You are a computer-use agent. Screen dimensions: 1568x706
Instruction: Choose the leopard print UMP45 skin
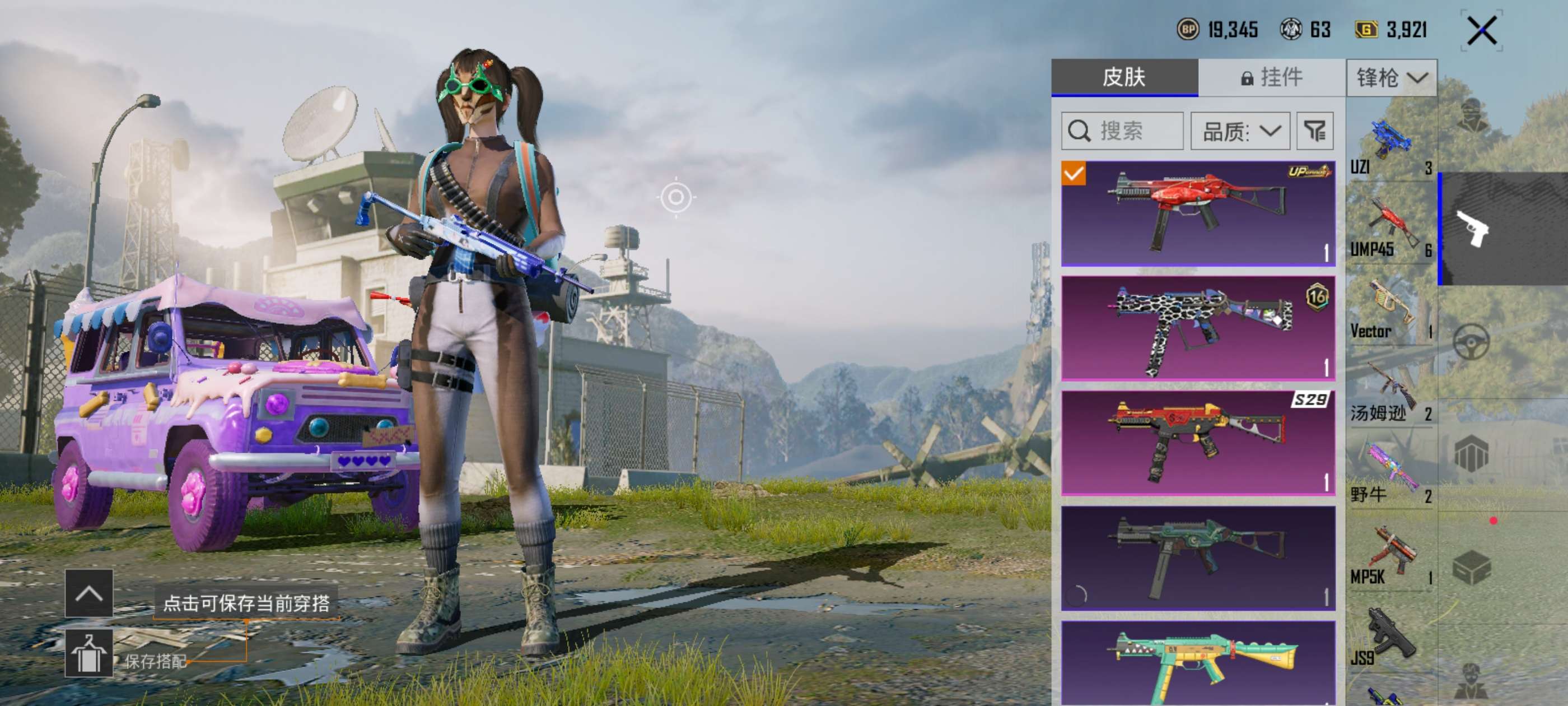pos(1197,328)
